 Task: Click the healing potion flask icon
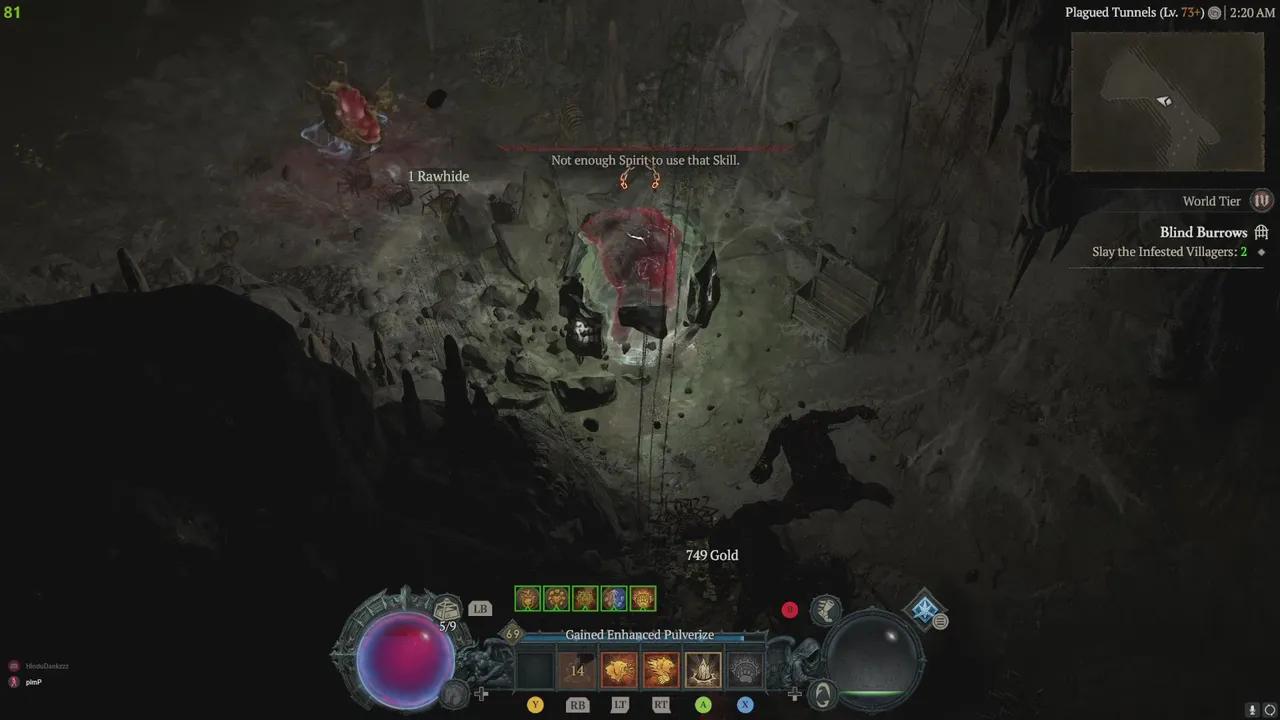coord(447,608)
